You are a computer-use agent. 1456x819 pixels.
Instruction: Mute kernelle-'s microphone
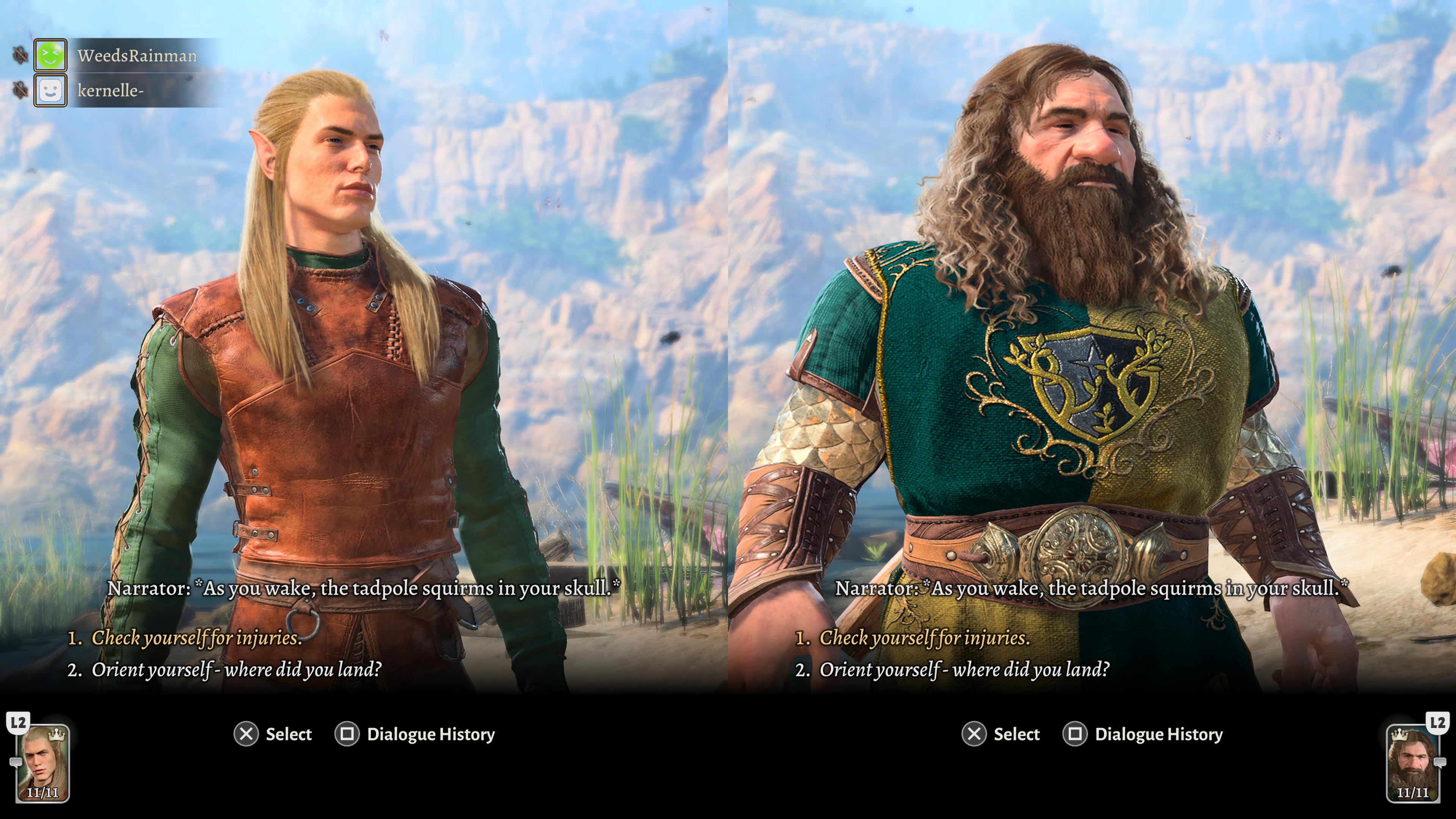tap(21, 89)
